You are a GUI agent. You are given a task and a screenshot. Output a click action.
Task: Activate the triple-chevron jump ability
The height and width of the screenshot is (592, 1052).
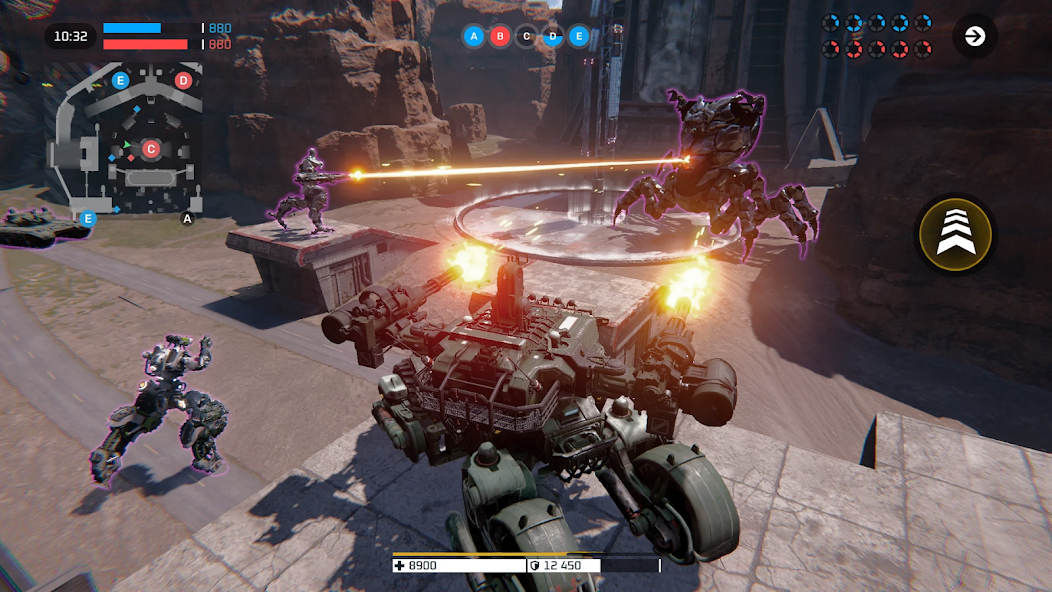[955, 235]
